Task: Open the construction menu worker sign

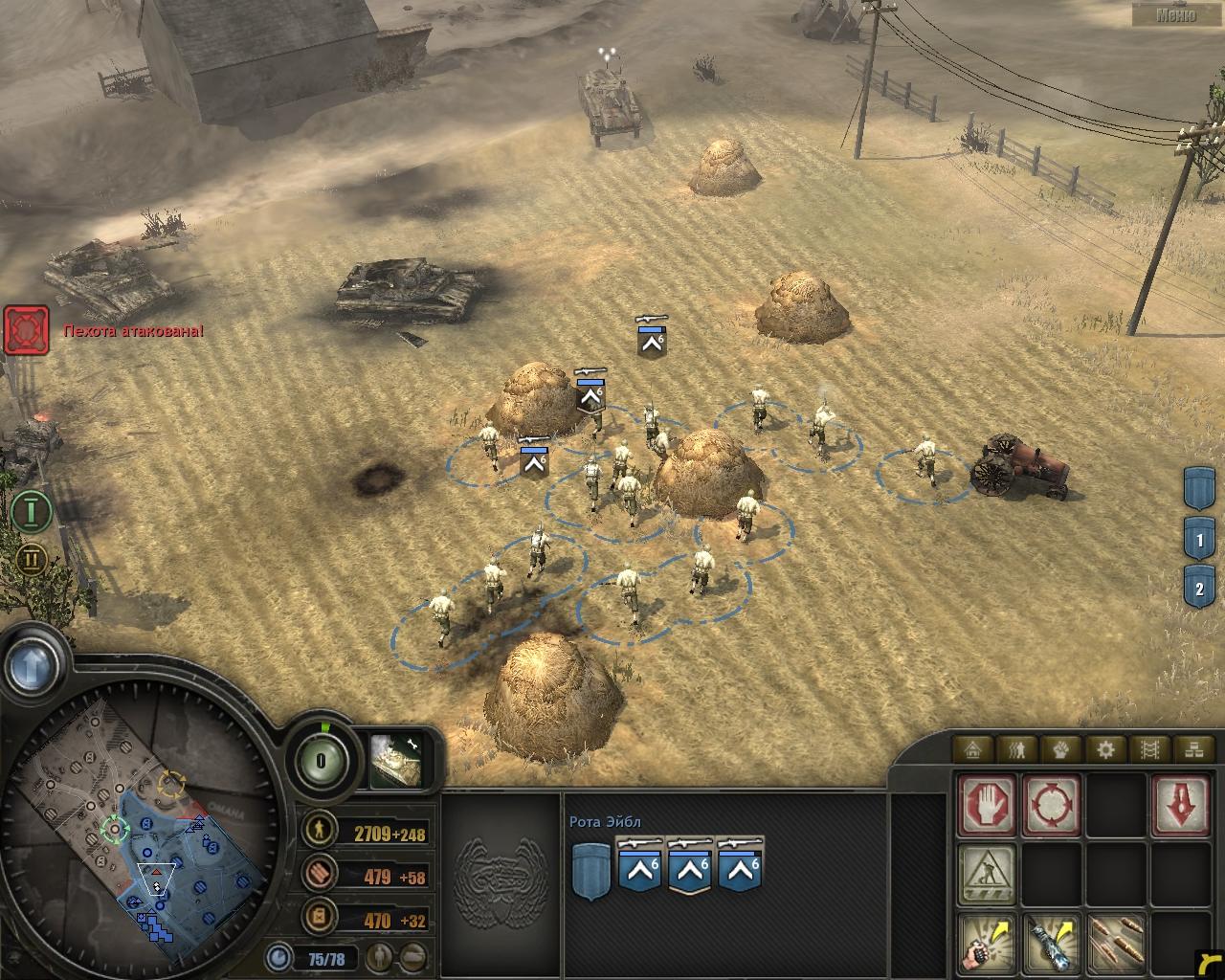Action: pyautogui.click(x=988, y=873)
